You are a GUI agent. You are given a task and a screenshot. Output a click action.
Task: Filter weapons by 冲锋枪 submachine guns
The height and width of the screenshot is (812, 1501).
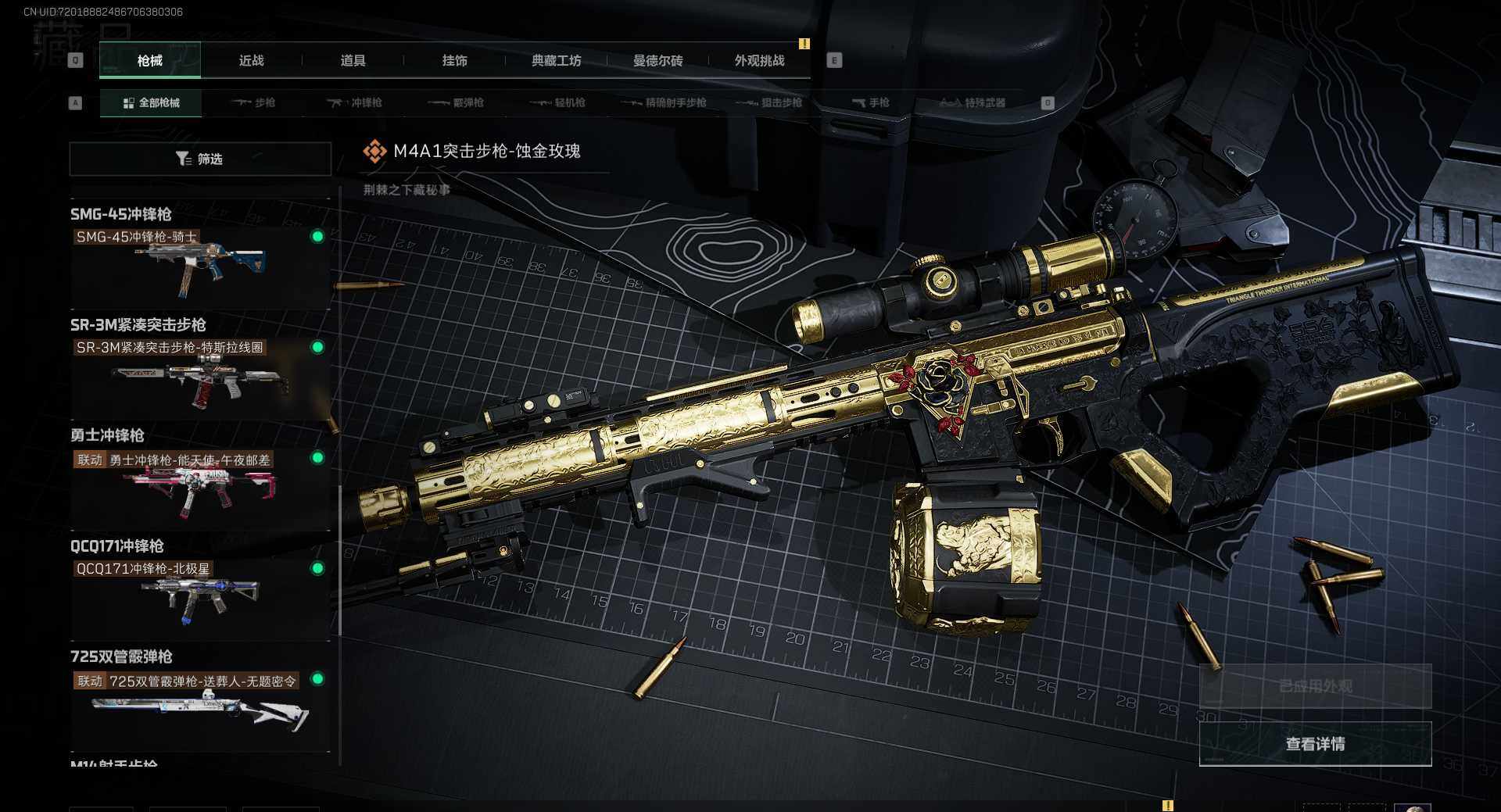point(355,102)
